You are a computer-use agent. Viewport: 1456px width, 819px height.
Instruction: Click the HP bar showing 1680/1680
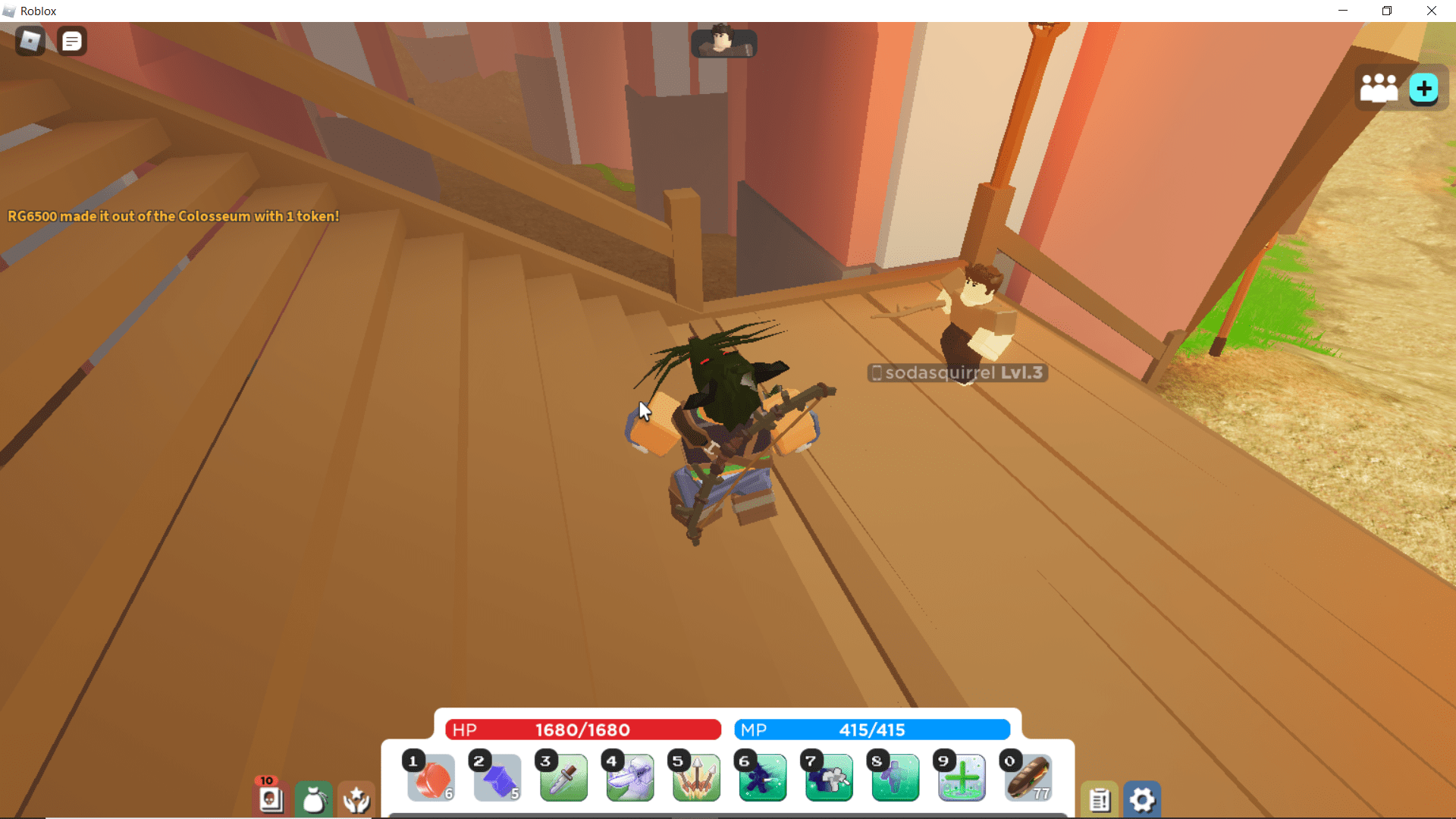point(582,730)
